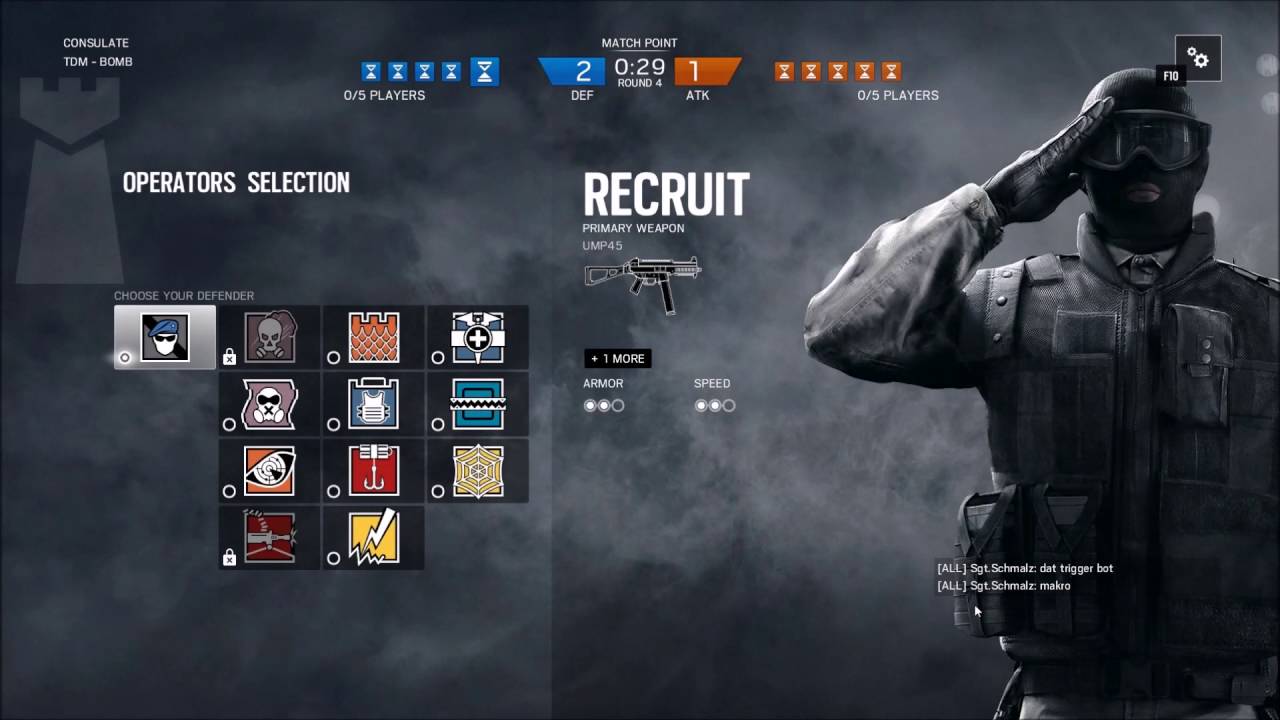Expand the '+ 1 MORE' weapon list

[617, 358]
